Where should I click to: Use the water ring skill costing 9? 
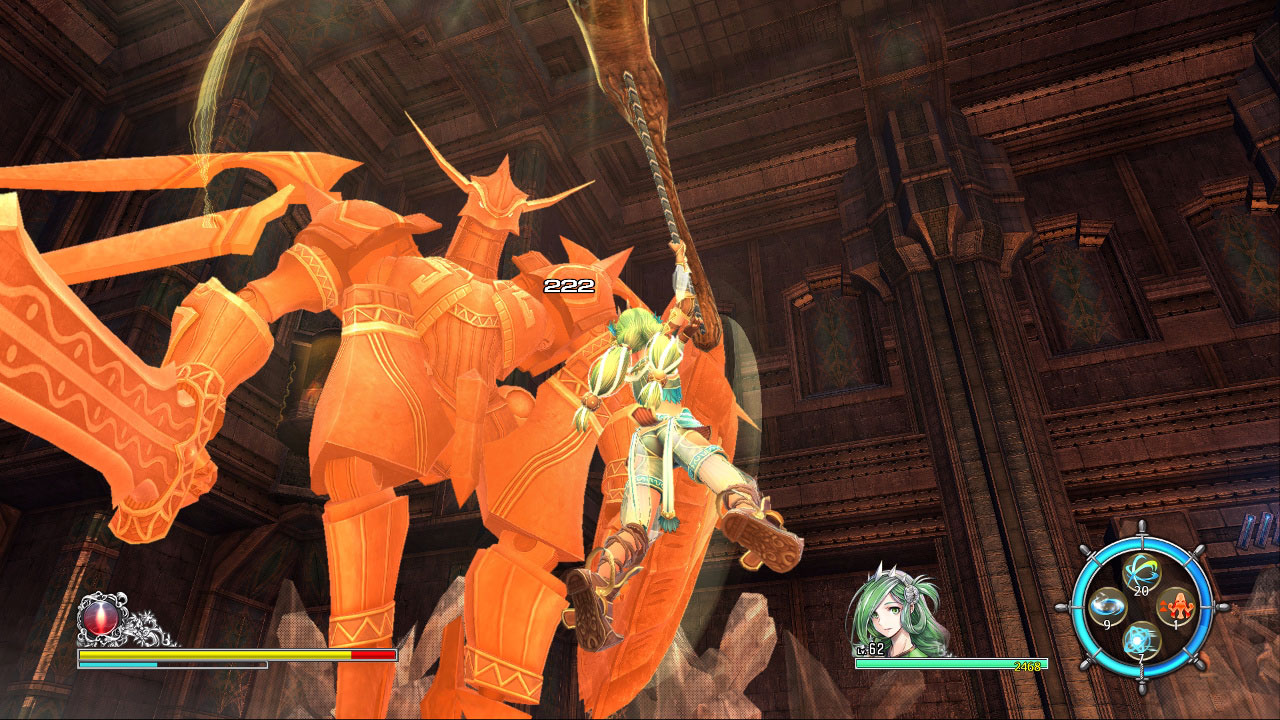pos(1107,606)
